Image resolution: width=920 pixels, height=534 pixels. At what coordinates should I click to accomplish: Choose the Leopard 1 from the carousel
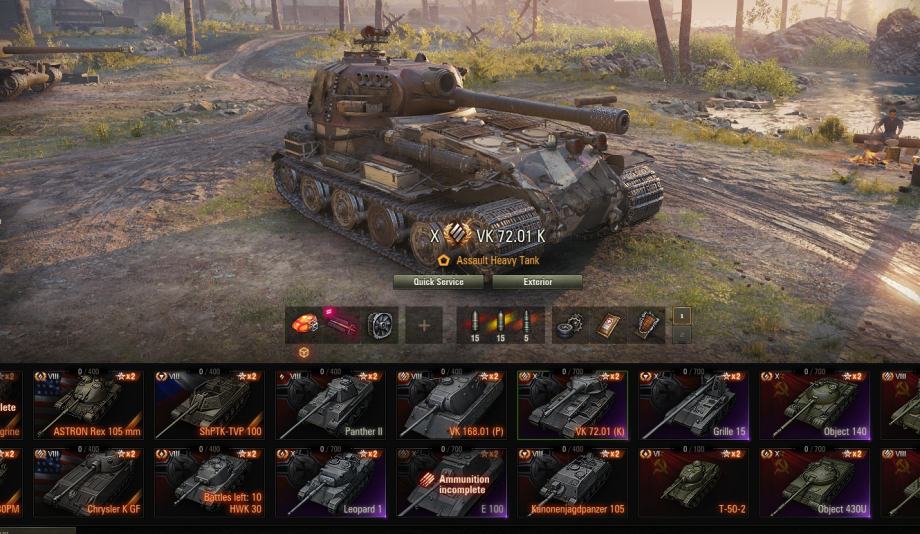330,482
